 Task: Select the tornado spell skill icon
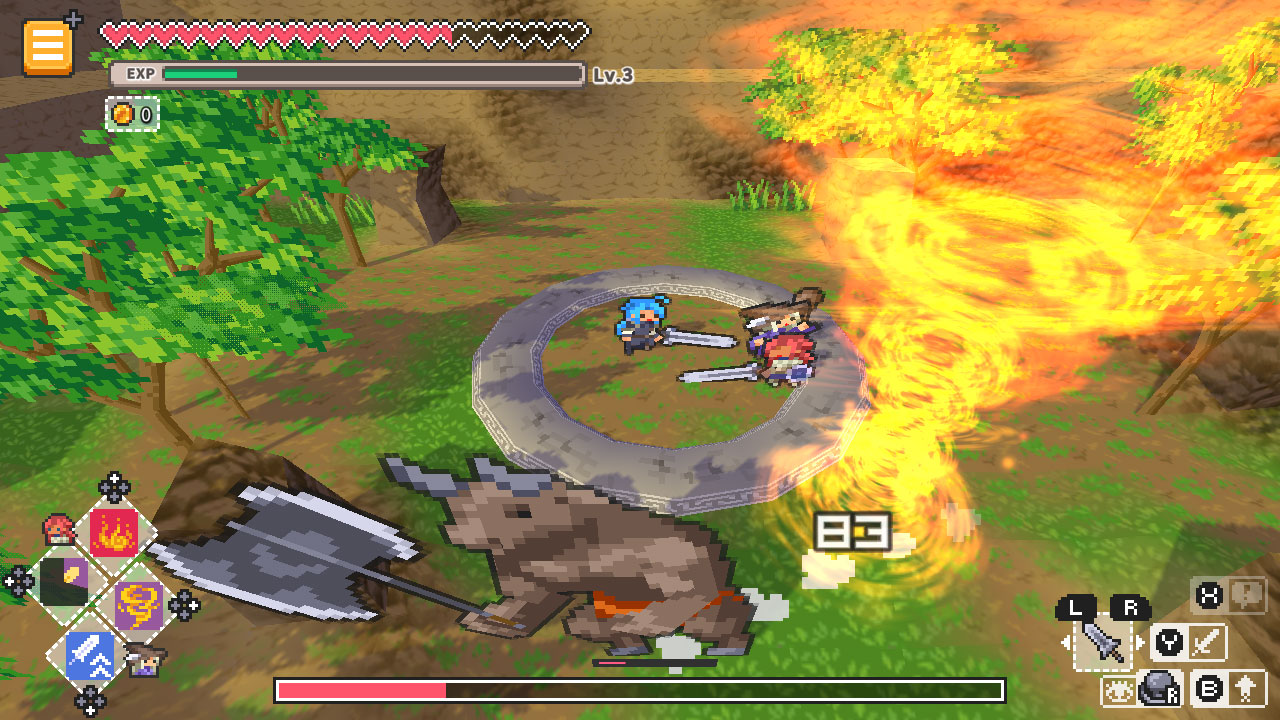pos(139,602)
